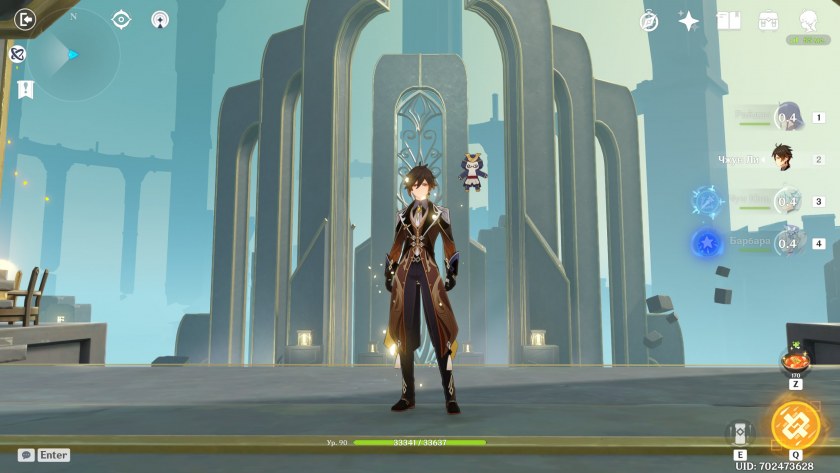Select Zhongli in the party list
This screenshot has width=840, height=473.
coord(781,158)
